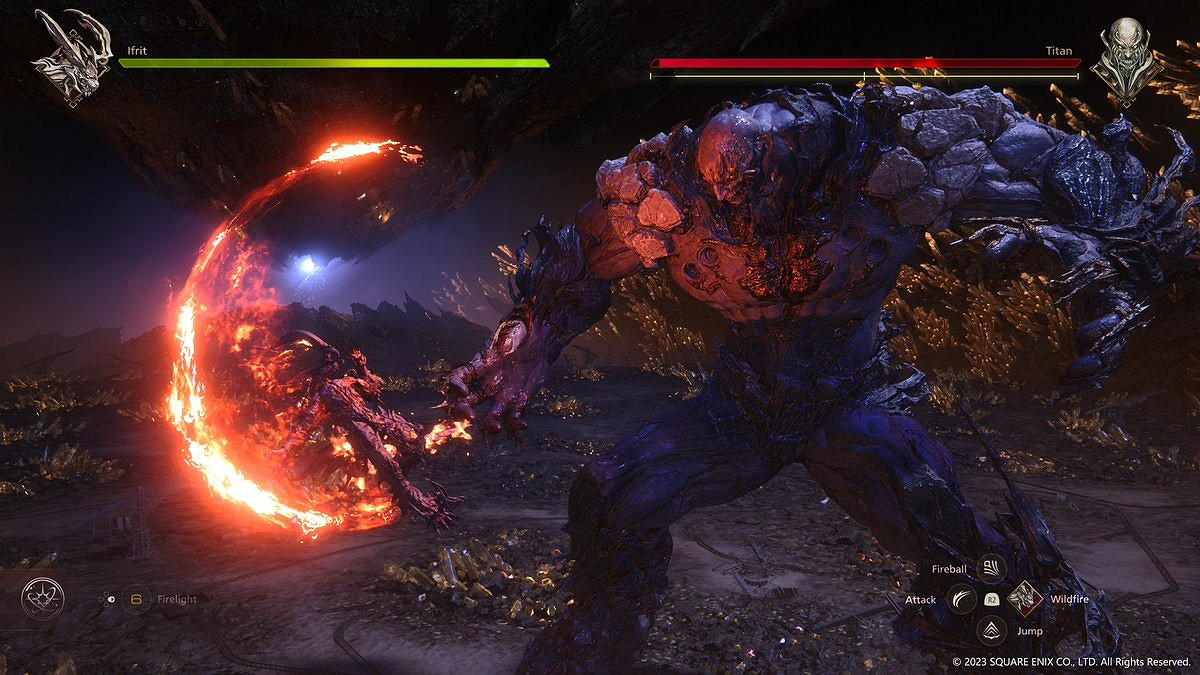
Task: Select the Titan enemy portrait emblem
Action: [1126, 57]
